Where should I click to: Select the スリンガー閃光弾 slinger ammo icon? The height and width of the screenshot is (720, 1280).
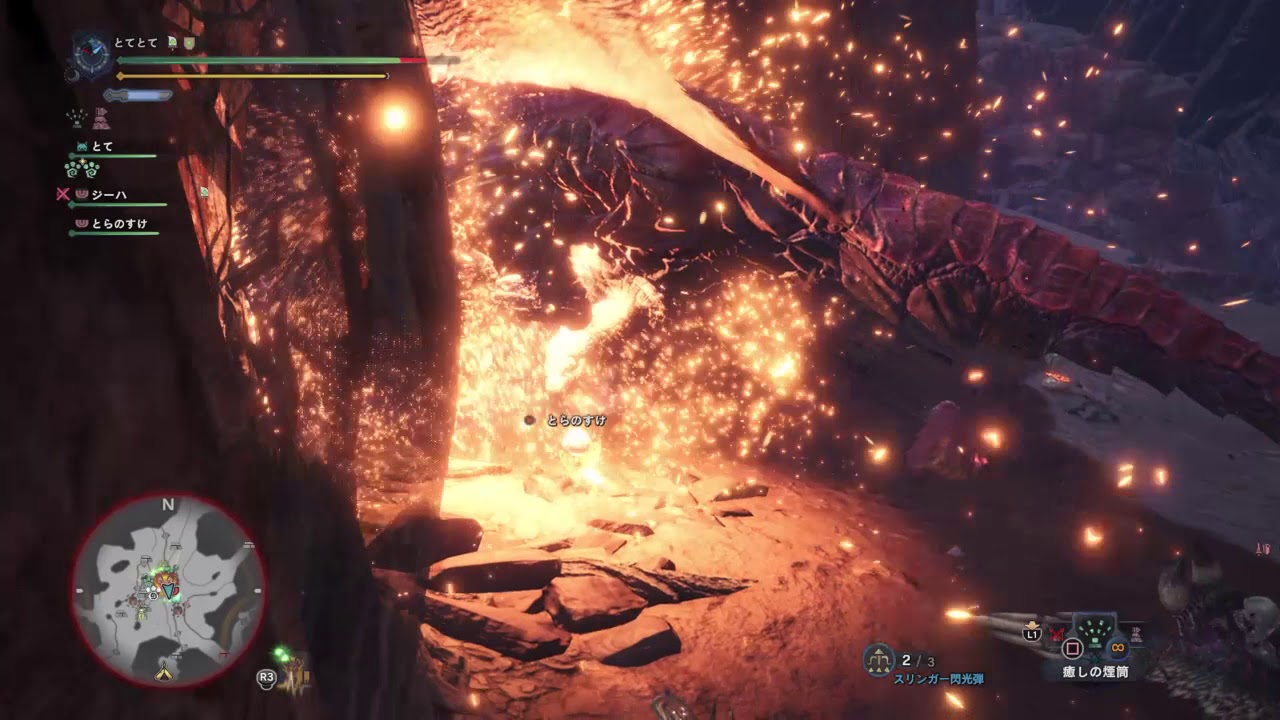tap(879, 659)
